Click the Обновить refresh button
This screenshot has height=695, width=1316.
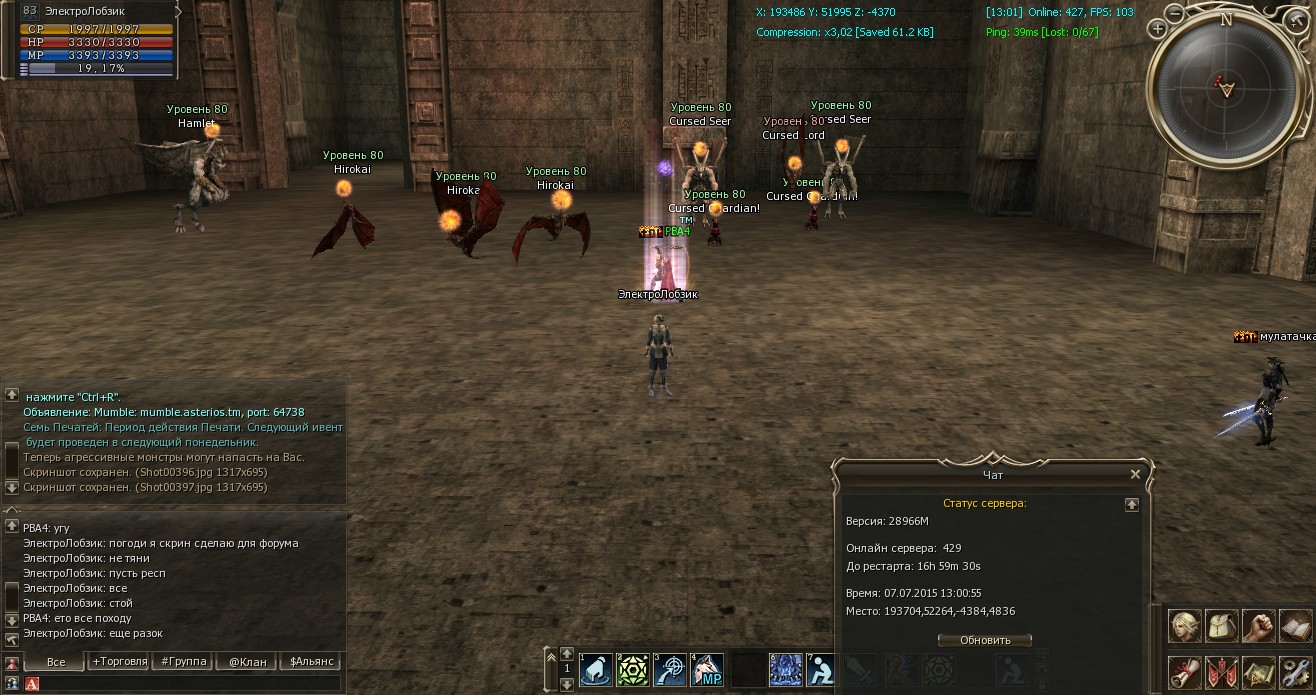coord(985,640)
